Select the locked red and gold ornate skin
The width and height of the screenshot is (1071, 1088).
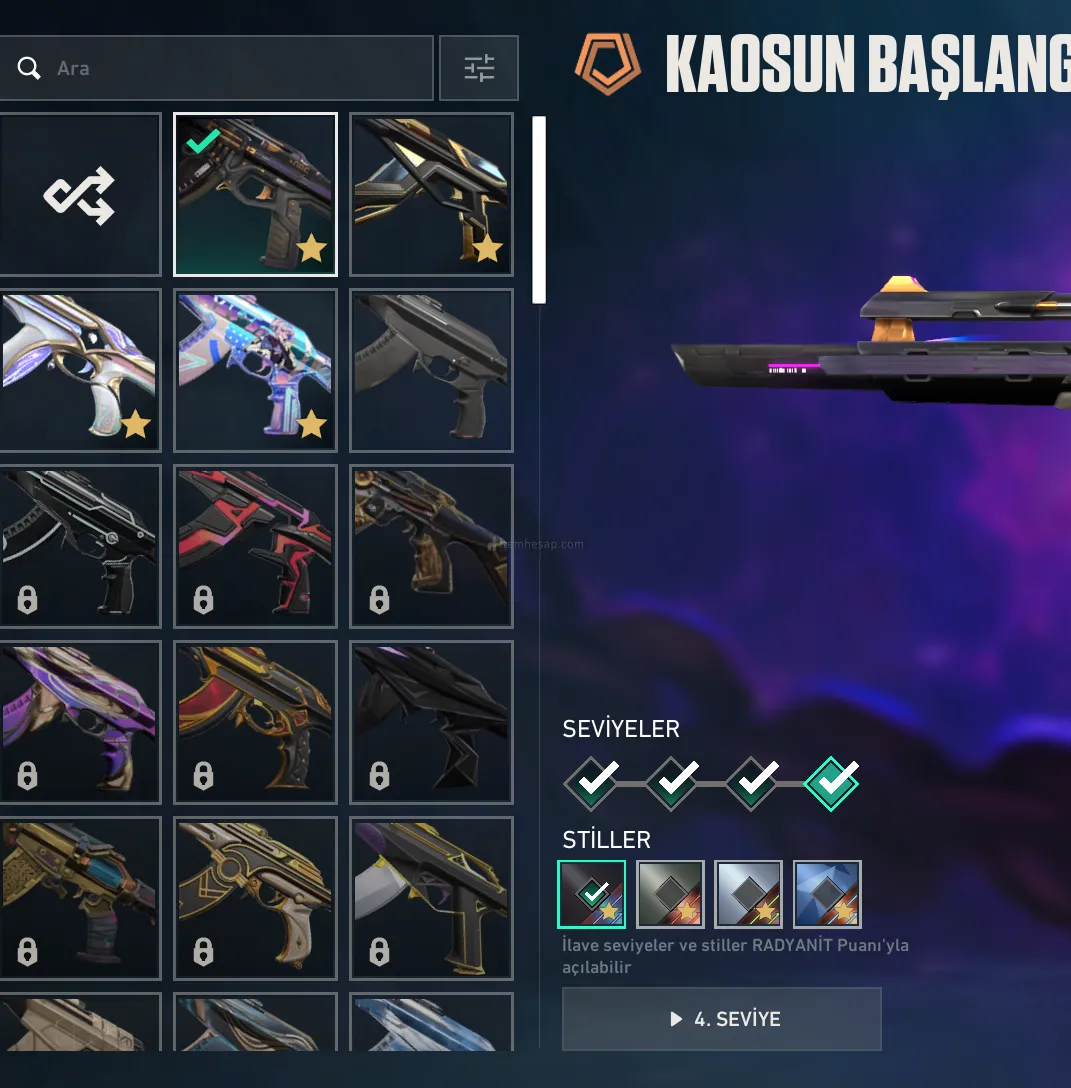pyautogui.click(x=255, y=722)
